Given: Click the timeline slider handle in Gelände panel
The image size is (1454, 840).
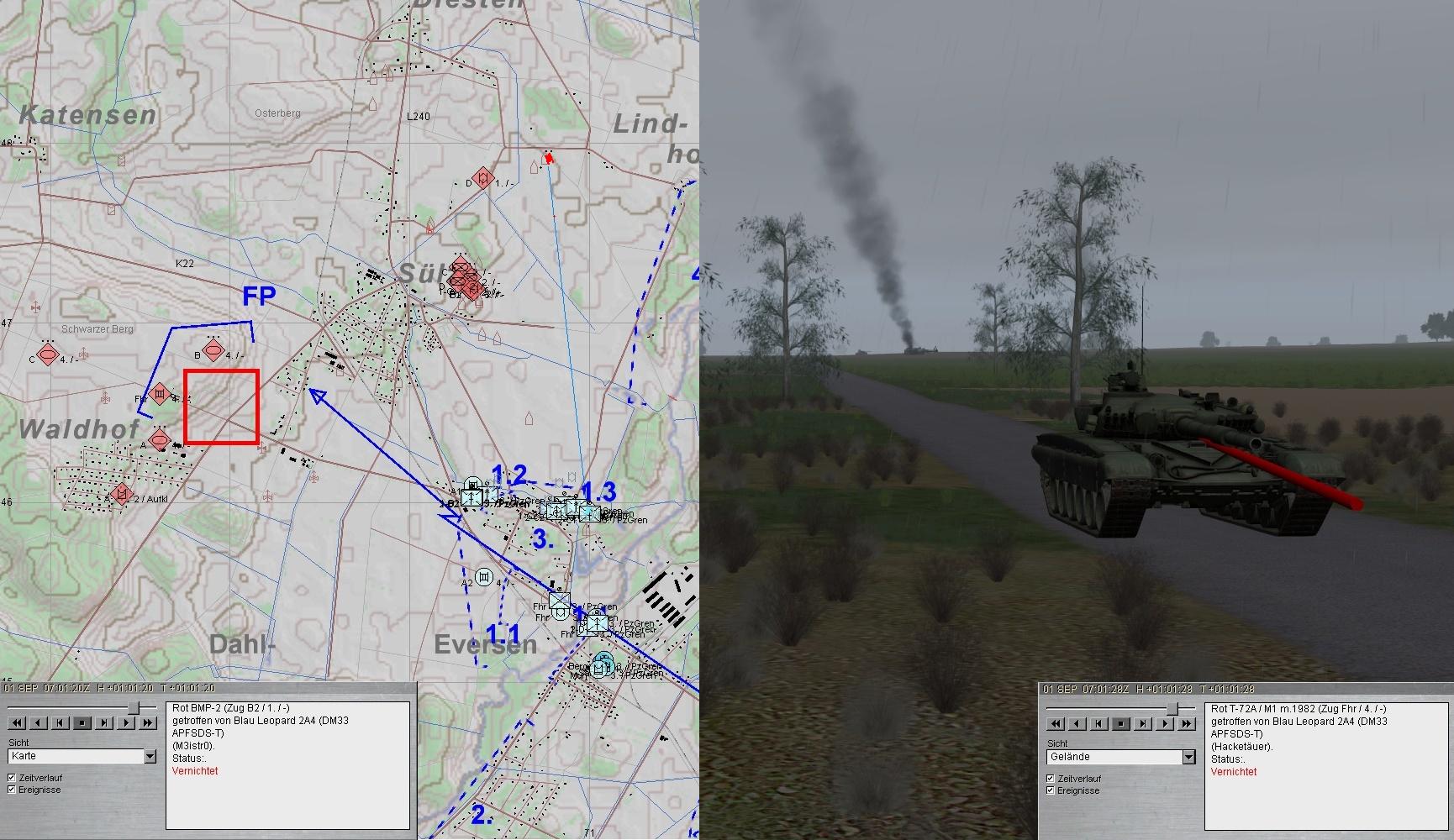Looking at the screenshot, I should point(1172,708).
